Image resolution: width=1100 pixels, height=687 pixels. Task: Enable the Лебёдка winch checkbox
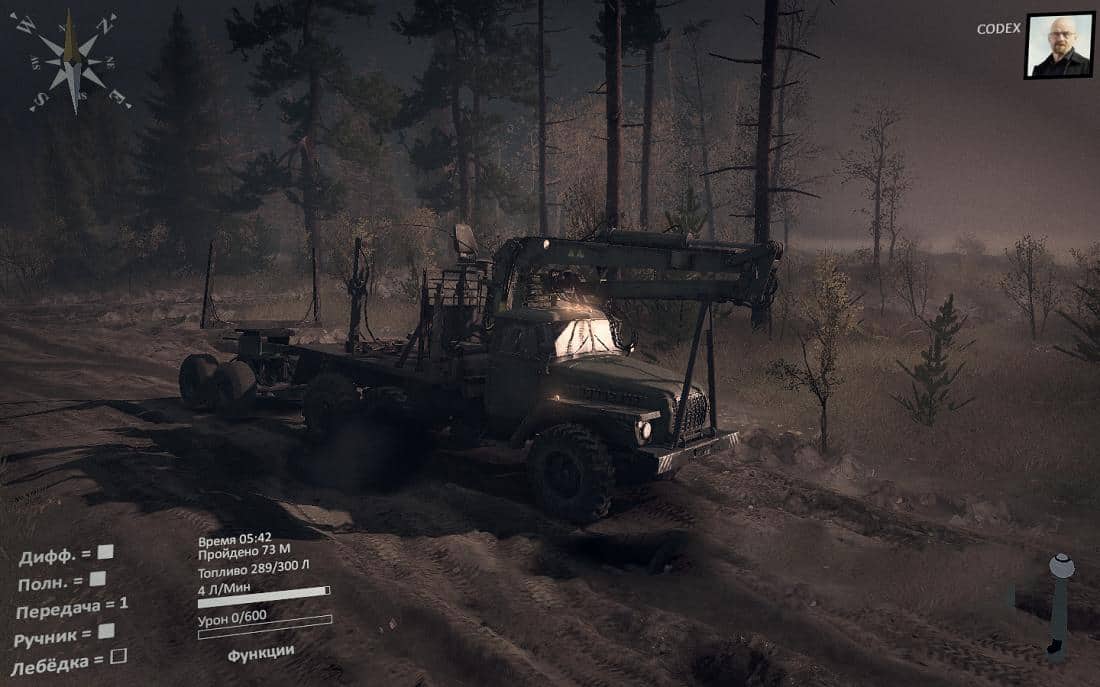[x=118, y=657]
